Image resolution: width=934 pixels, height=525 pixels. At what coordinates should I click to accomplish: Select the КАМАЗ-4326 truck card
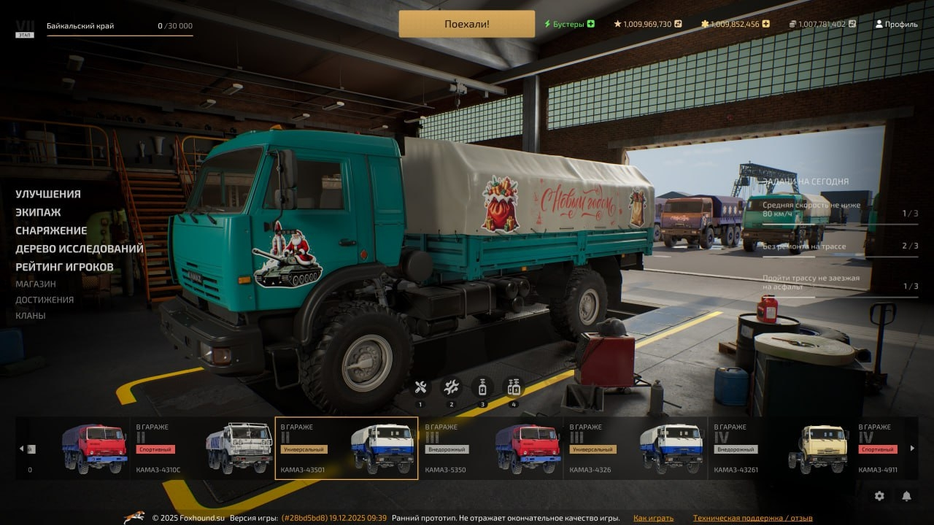[634, 448]
